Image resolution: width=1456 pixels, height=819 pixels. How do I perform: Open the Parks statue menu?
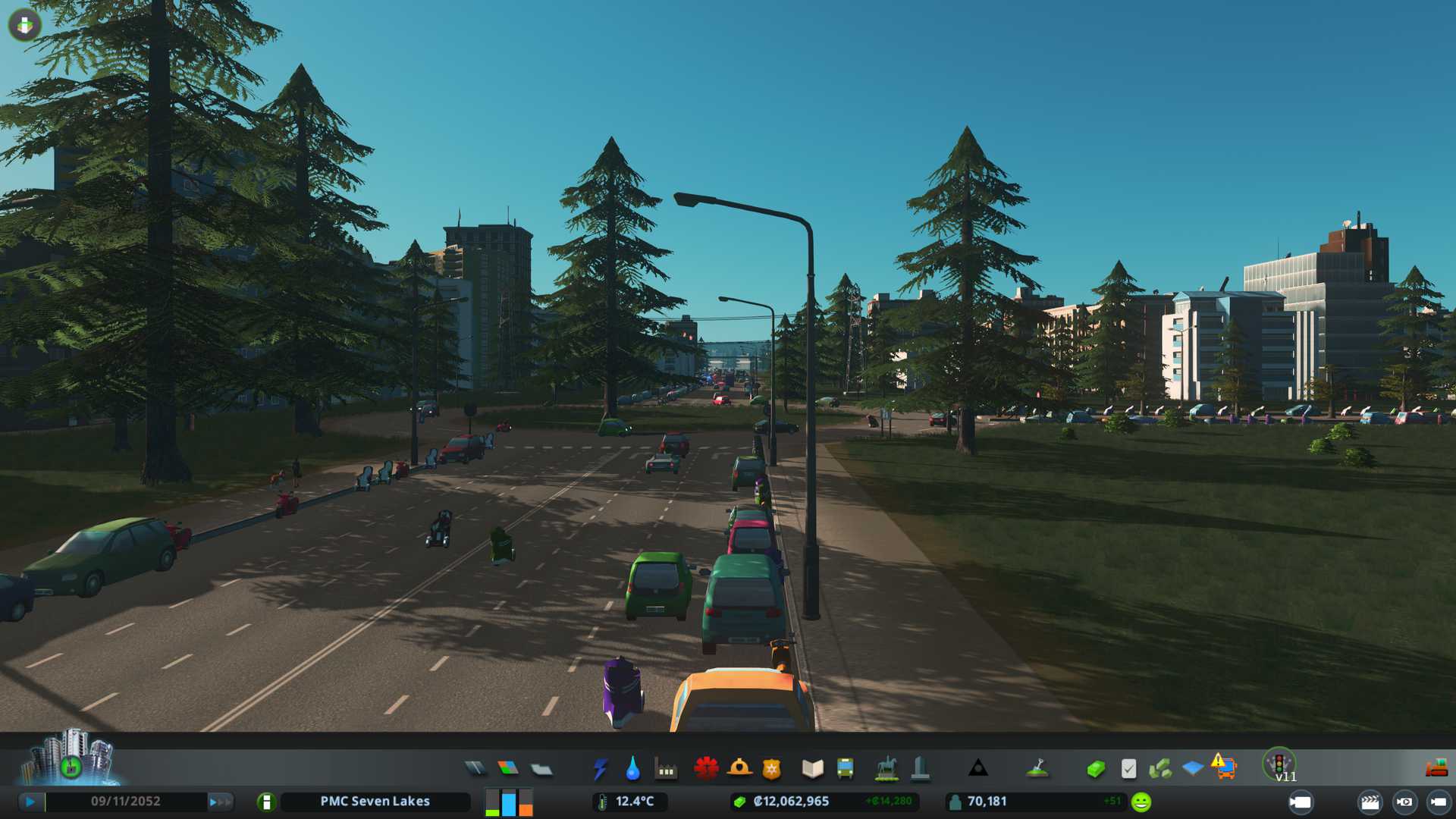coord(886,769)
